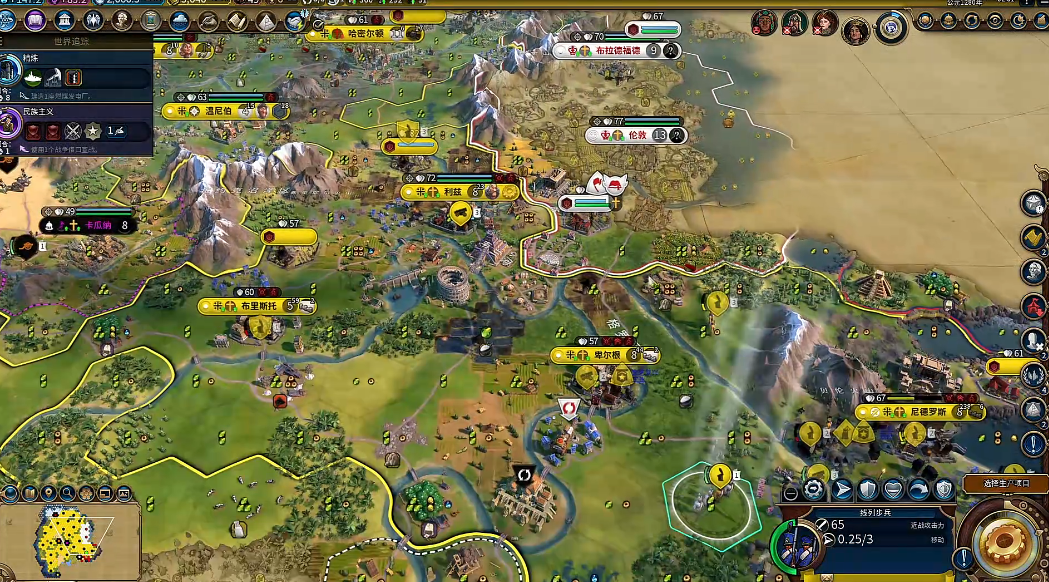Open the government screen icon

(x=66, y=21)
